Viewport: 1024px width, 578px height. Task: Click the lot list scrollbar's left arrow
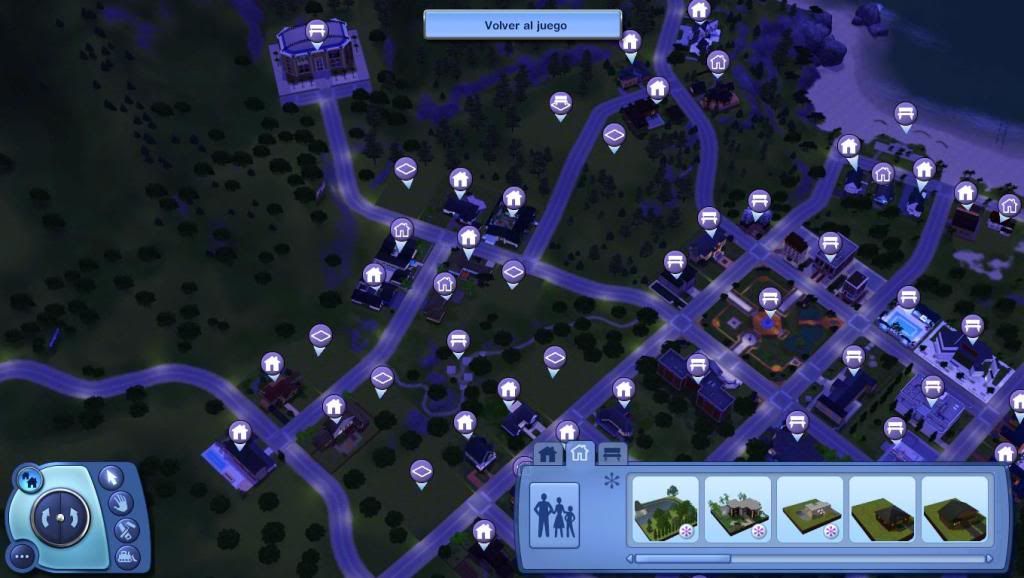[x=630, y=559]
